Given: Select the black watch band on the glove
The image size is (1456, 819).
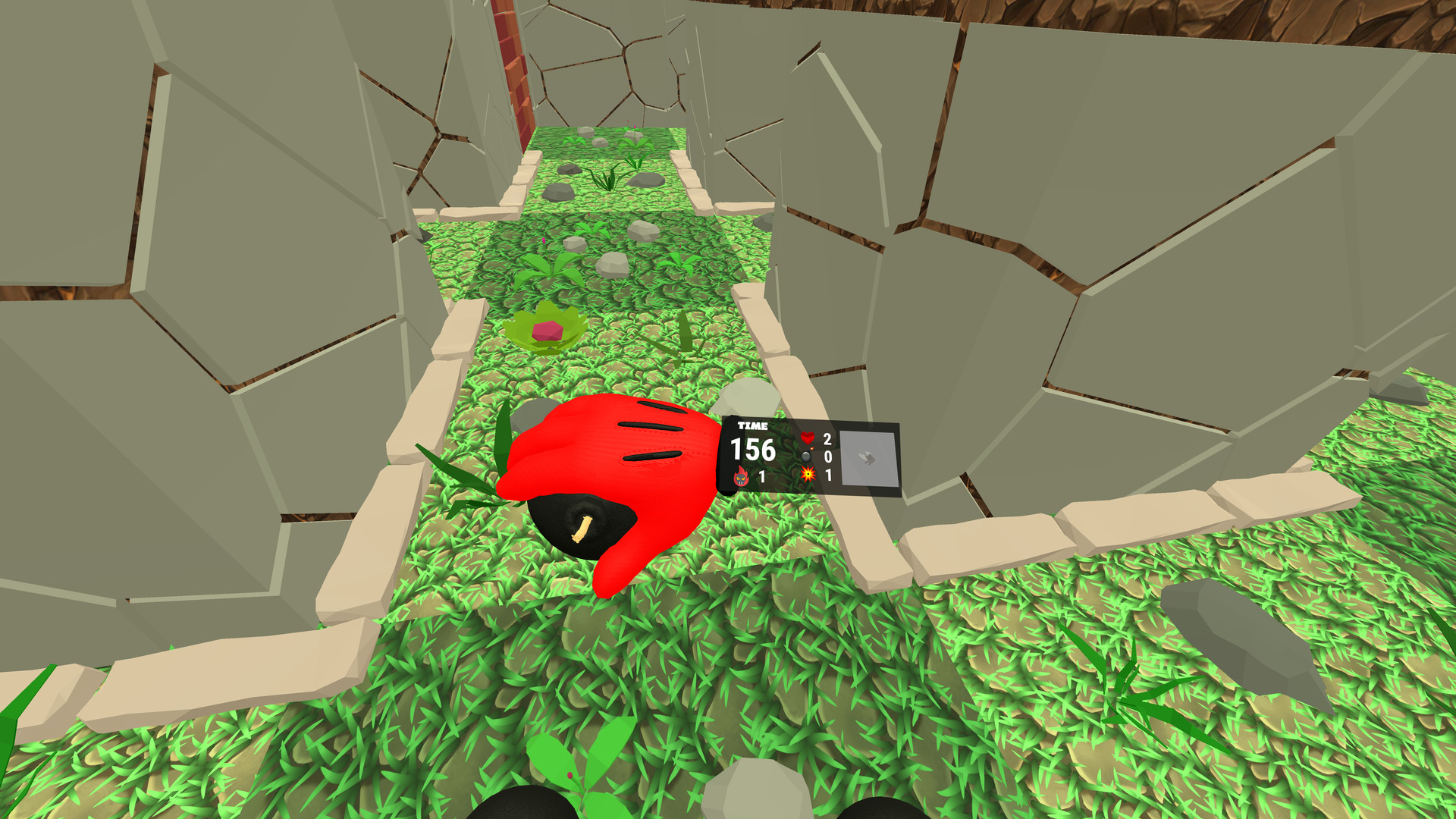Looking at the screenshot, I should pyautogui.click(x=726, y=455).
